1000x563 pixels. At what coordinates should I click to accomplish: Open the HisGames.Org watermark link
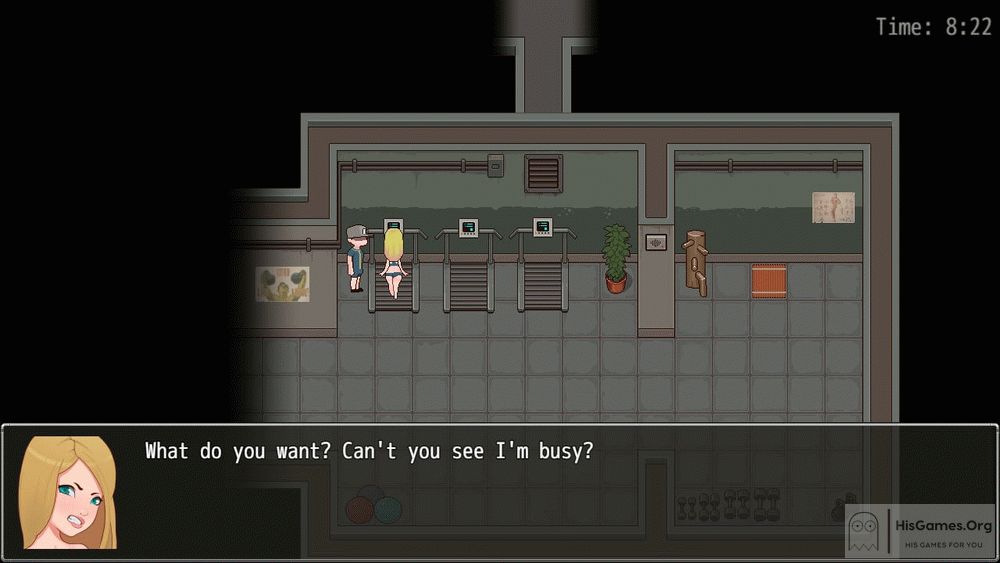920,530
